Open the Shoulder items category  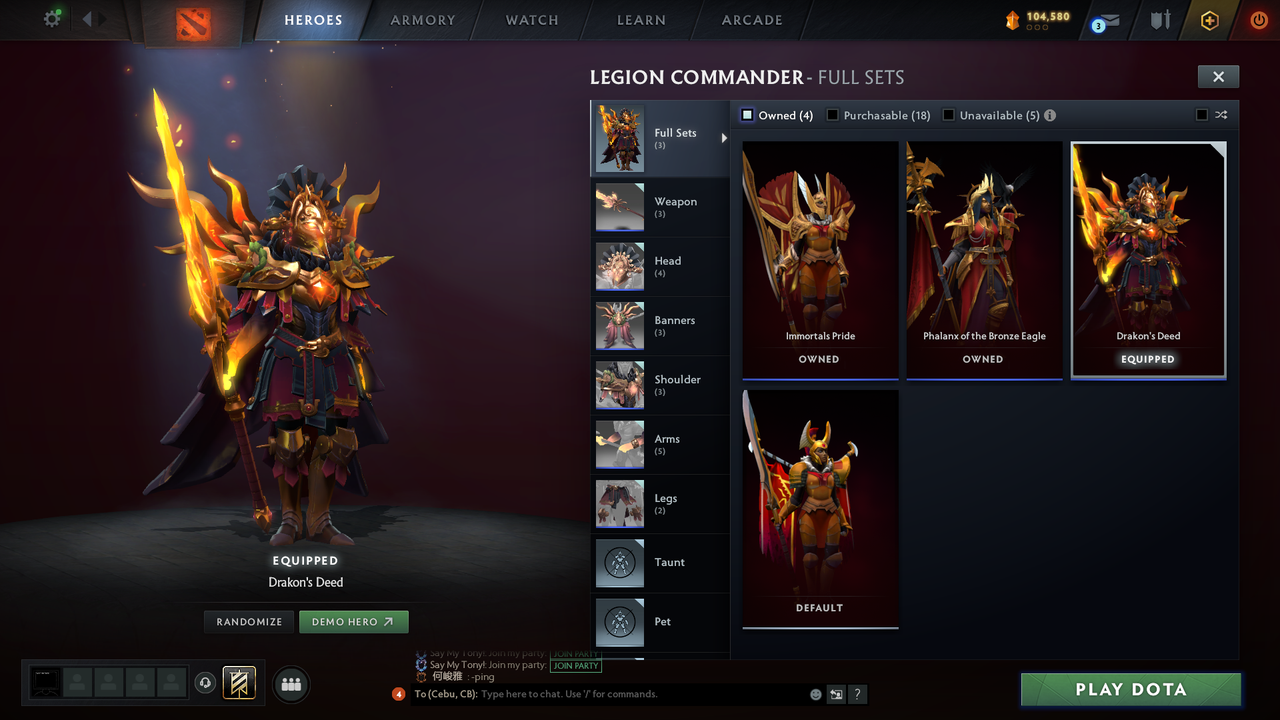tap(660, 385)
